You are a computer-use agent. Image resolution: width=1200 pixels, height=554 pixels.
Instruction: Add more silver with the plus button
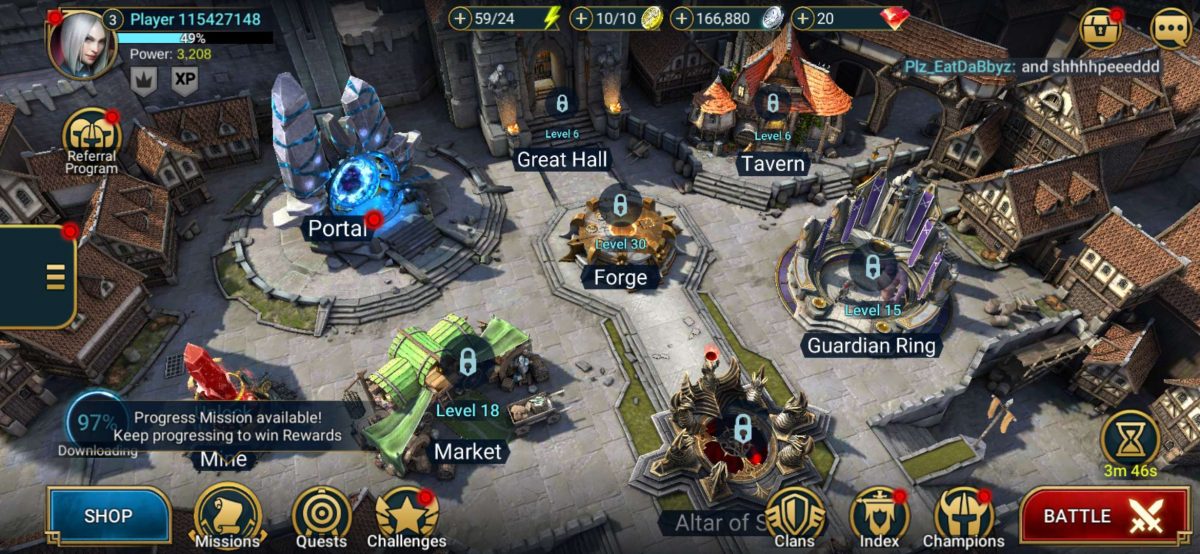click(682, 18)
